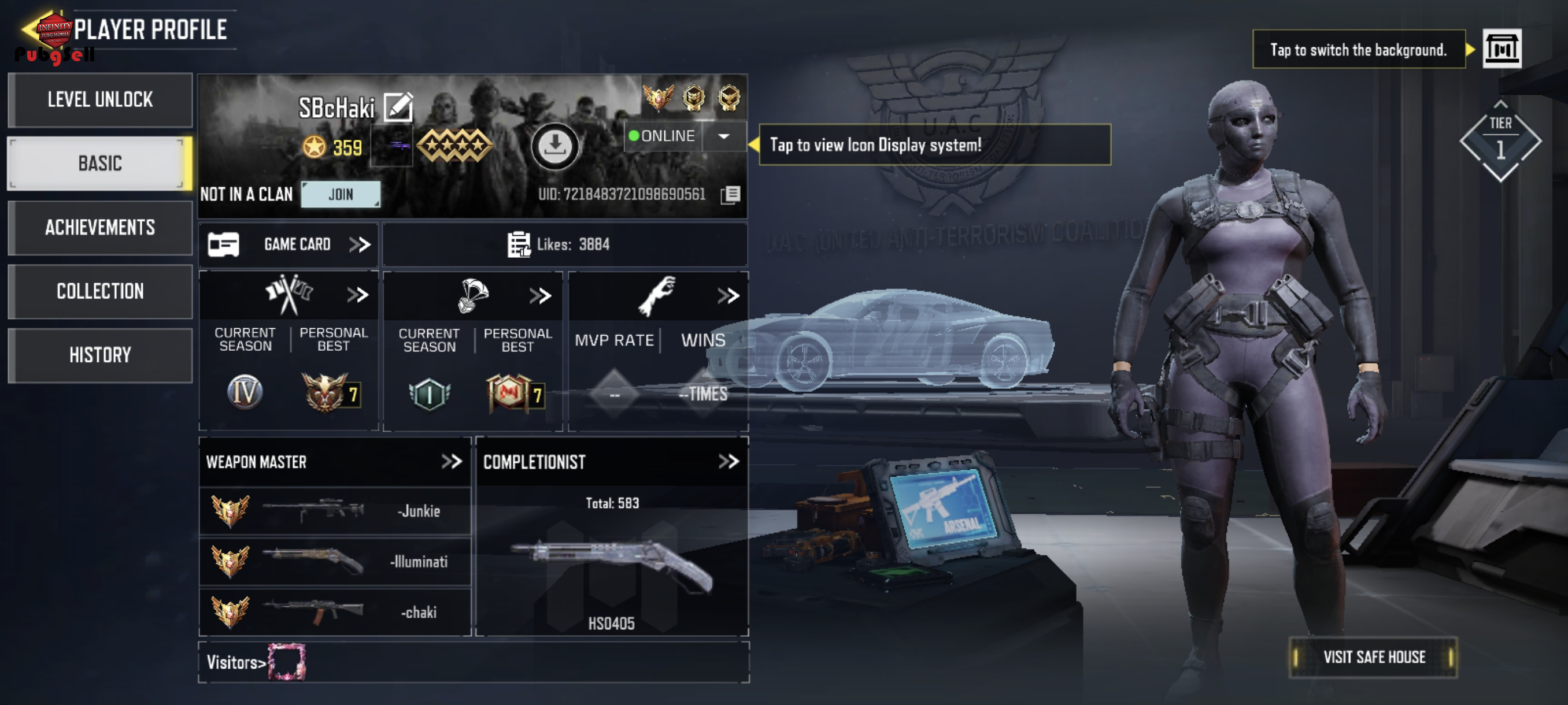Click the back arrow beside Player Profile
The height and width of the screenshot is (705, 1568).
point(29,28)
